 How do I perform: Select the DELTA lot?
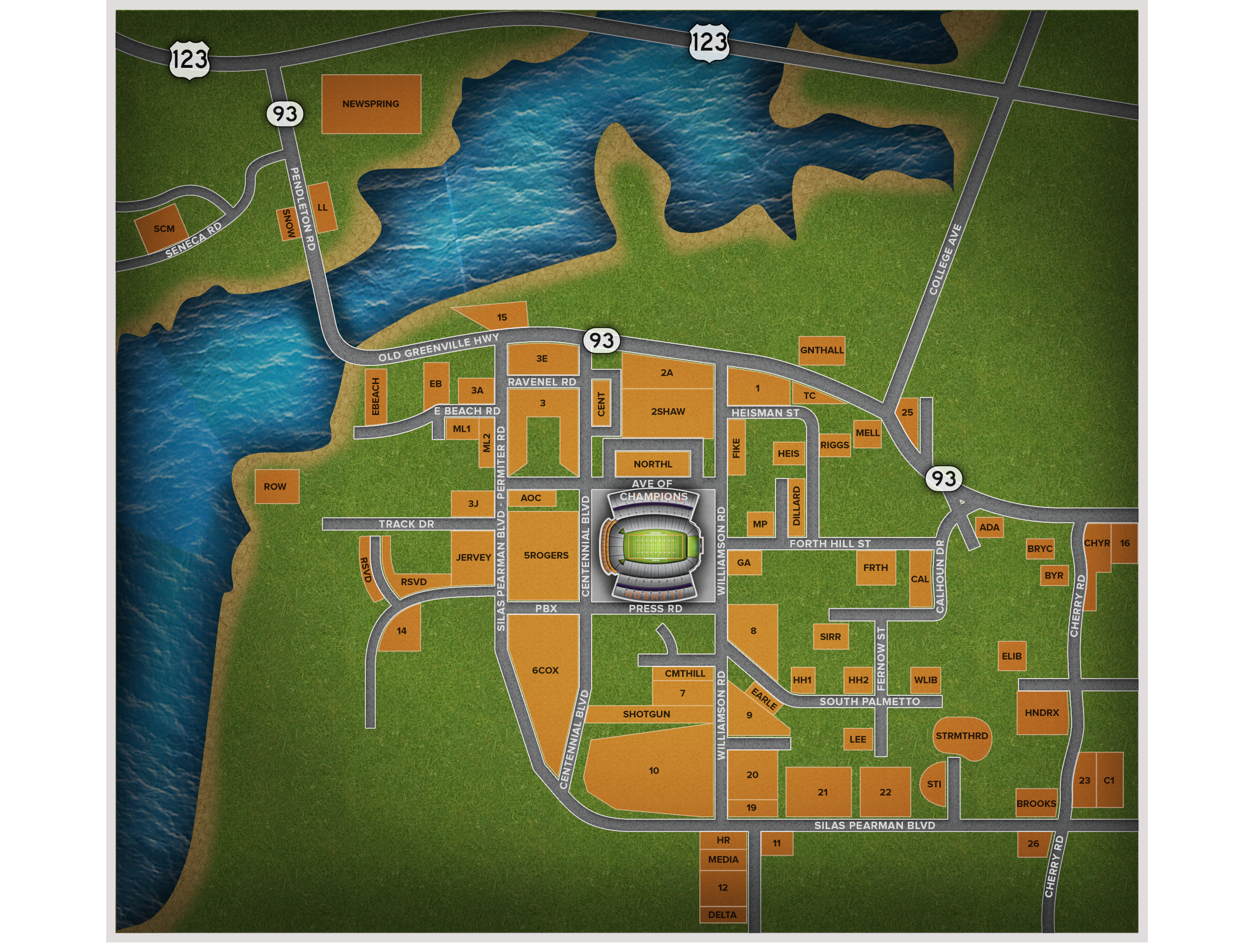click(x=722, y=915)
